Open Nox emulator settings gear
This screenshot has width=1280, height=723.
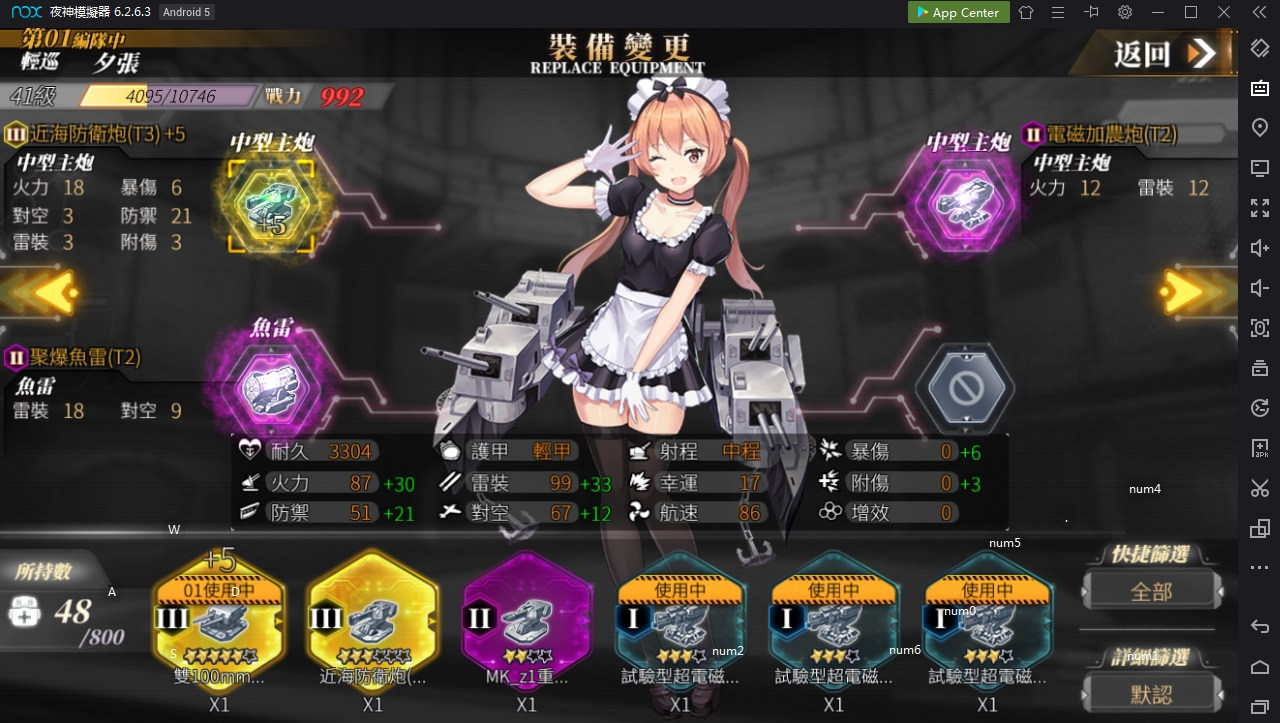[x=1125, y=13]
